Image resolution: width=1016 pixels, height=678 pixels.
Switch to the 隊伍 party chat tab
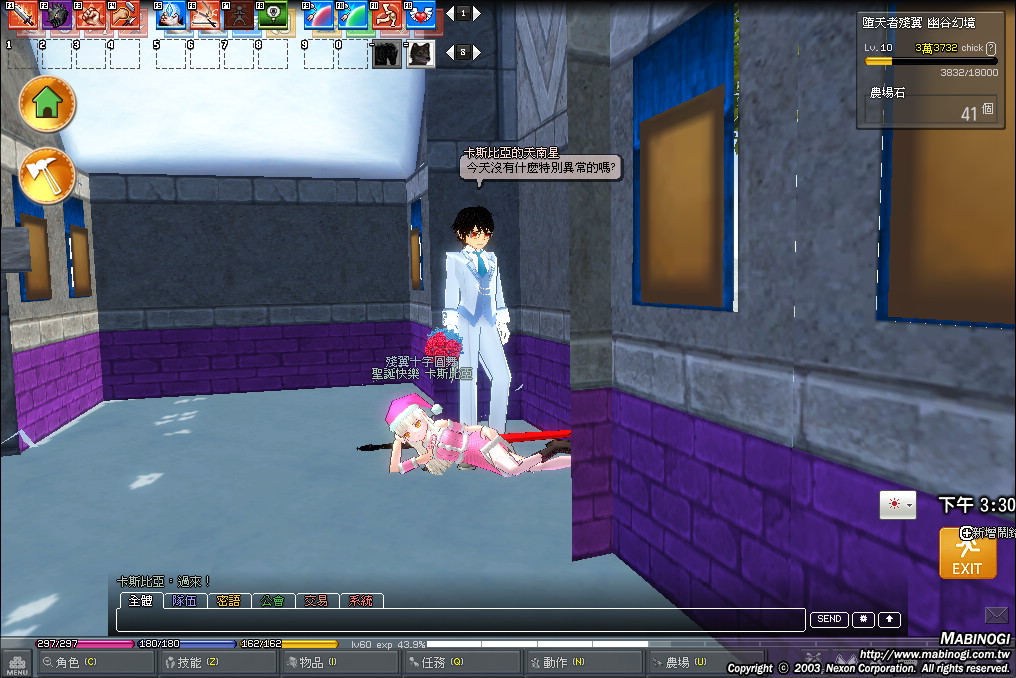point(184,601)
